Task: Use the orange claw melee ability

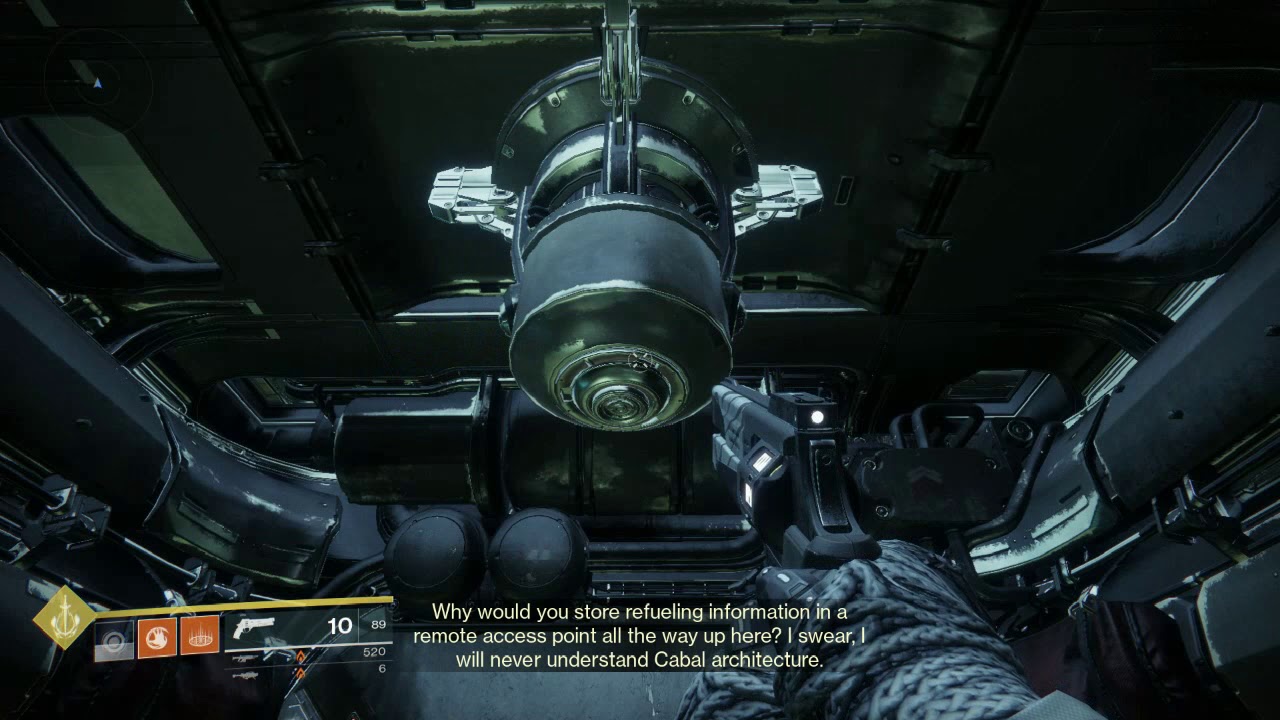Action: 157,637
